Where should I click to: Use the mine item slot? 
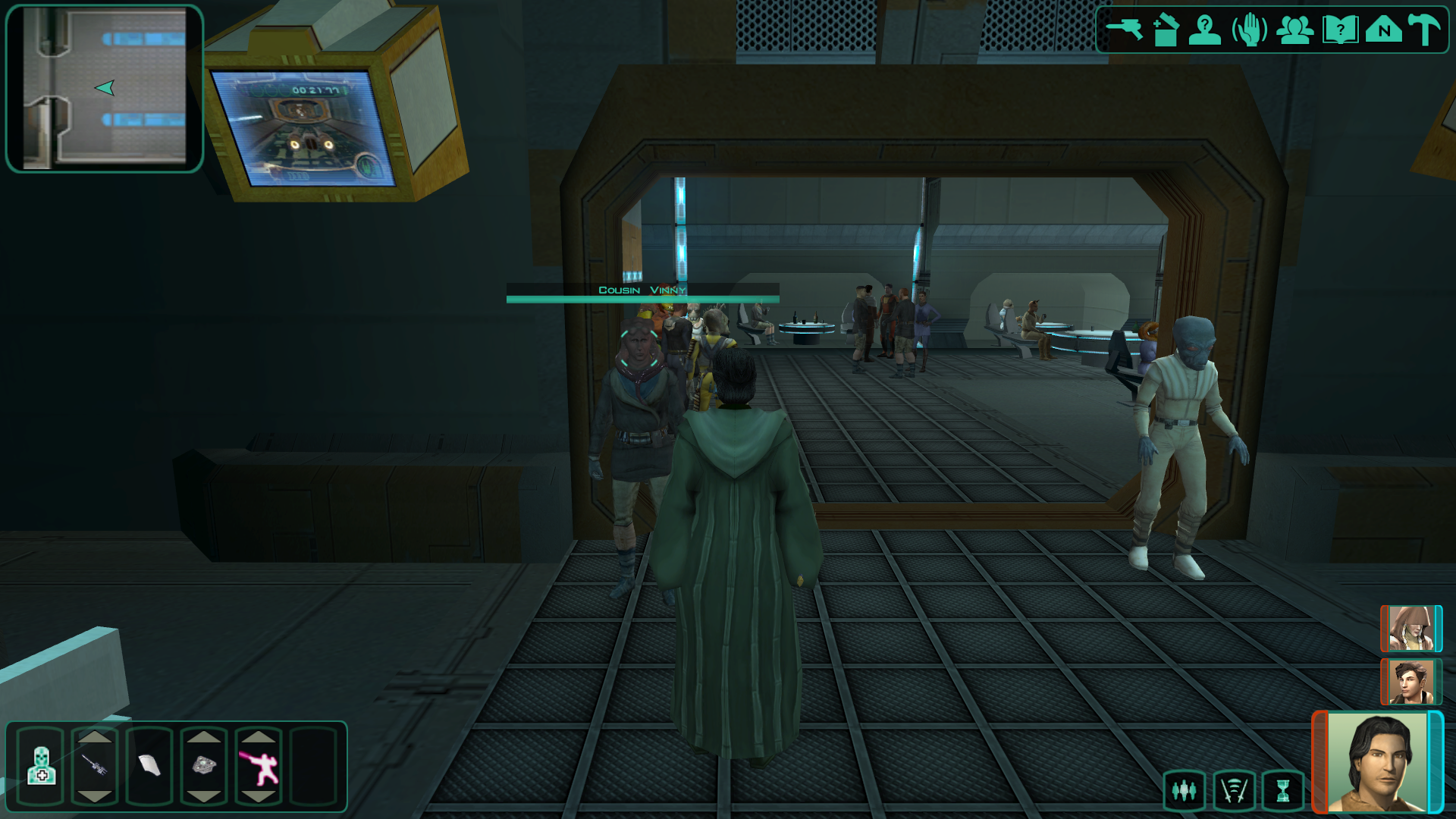pyautogui.click(x=204, y=766)
